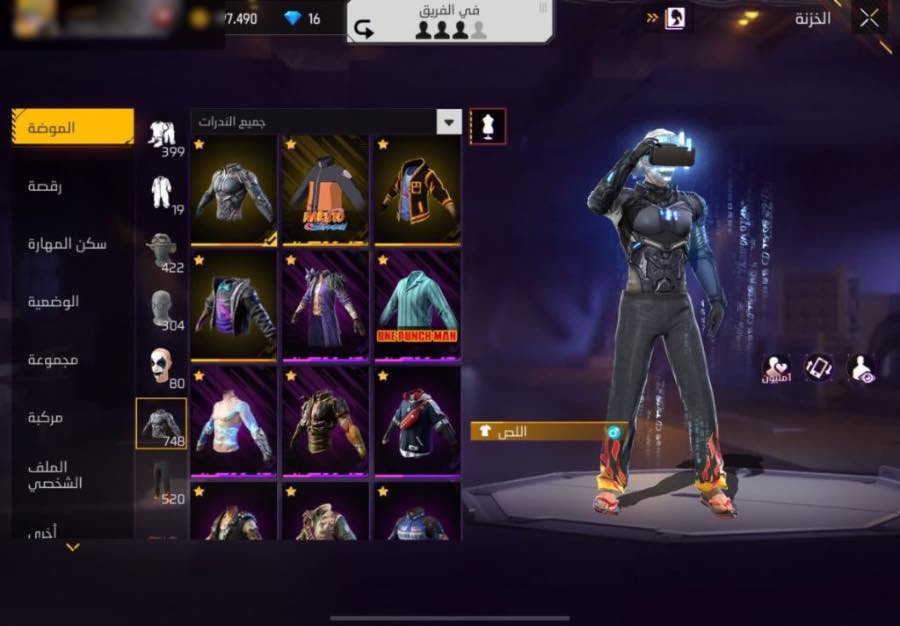Toggle the eye visibility icon
Viewport: 900px width, 626px height.
[861, 370]
